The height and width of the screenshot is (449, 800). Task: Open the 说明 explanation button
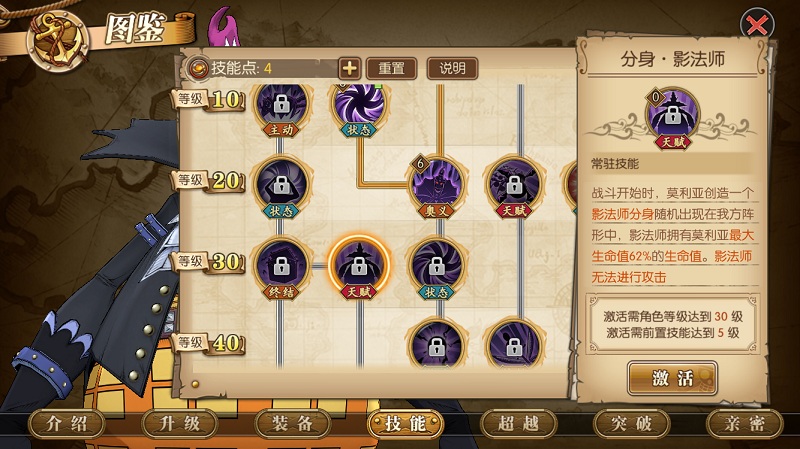(452, 68)
